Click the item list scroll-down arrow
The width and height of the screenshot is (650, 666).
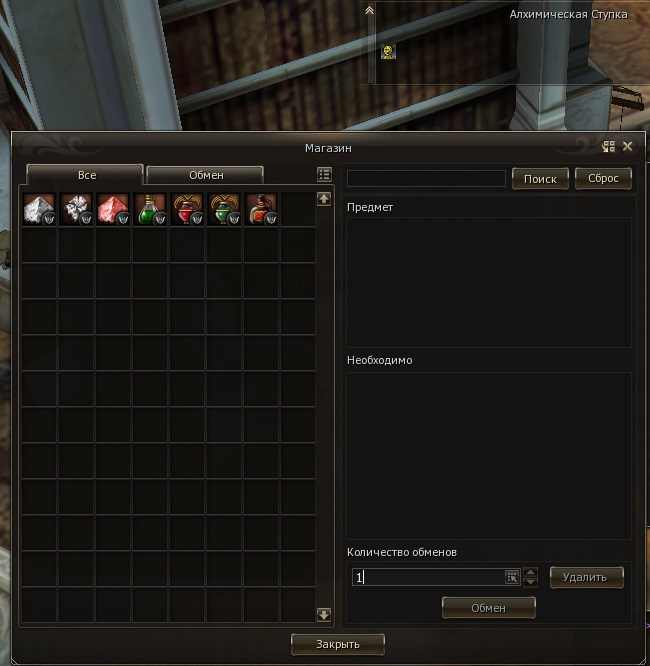[x=324, y=615]
